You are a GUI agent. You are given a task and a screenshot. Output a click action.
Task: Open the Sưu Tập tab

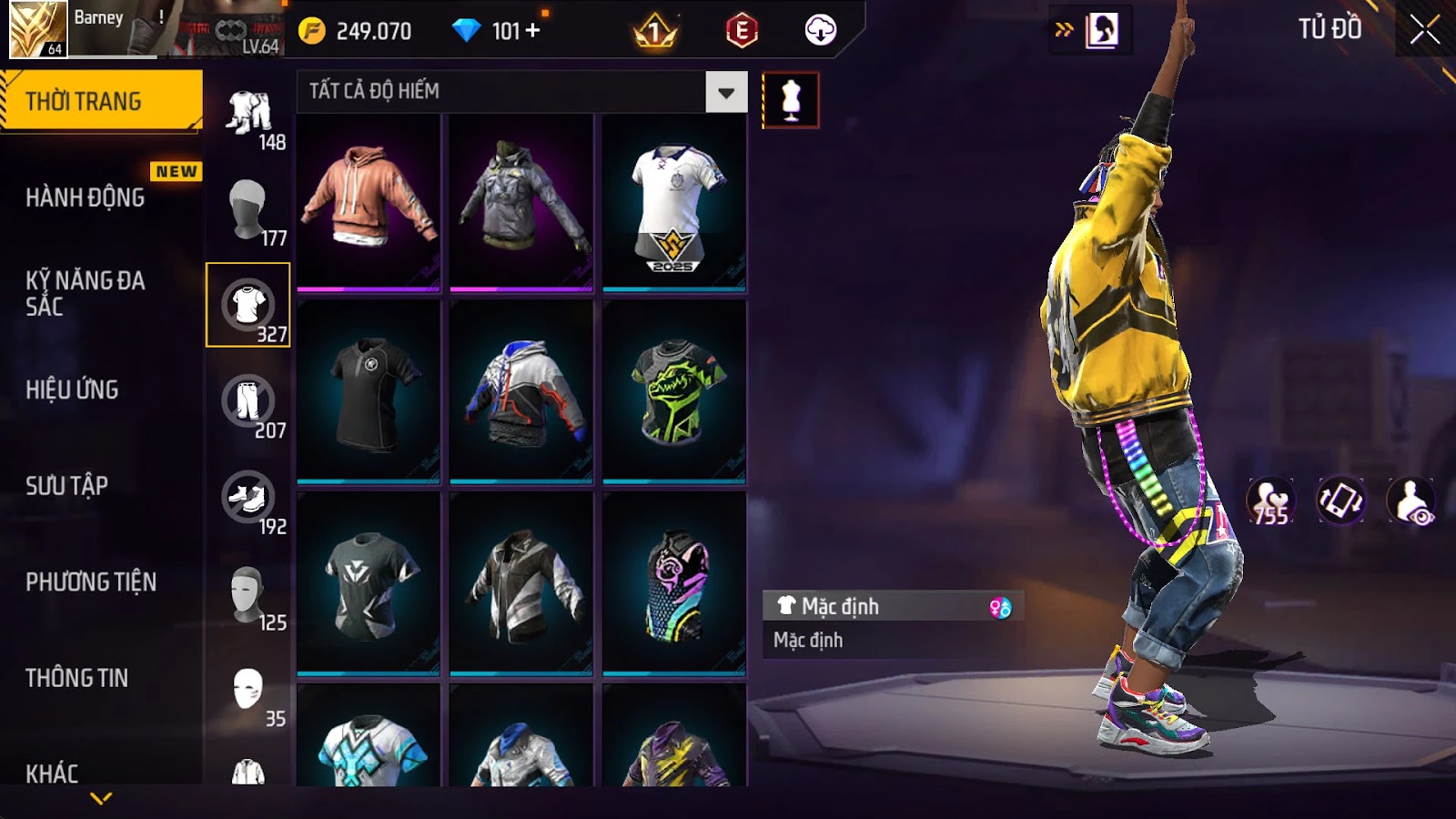click(x=67, y=486)
